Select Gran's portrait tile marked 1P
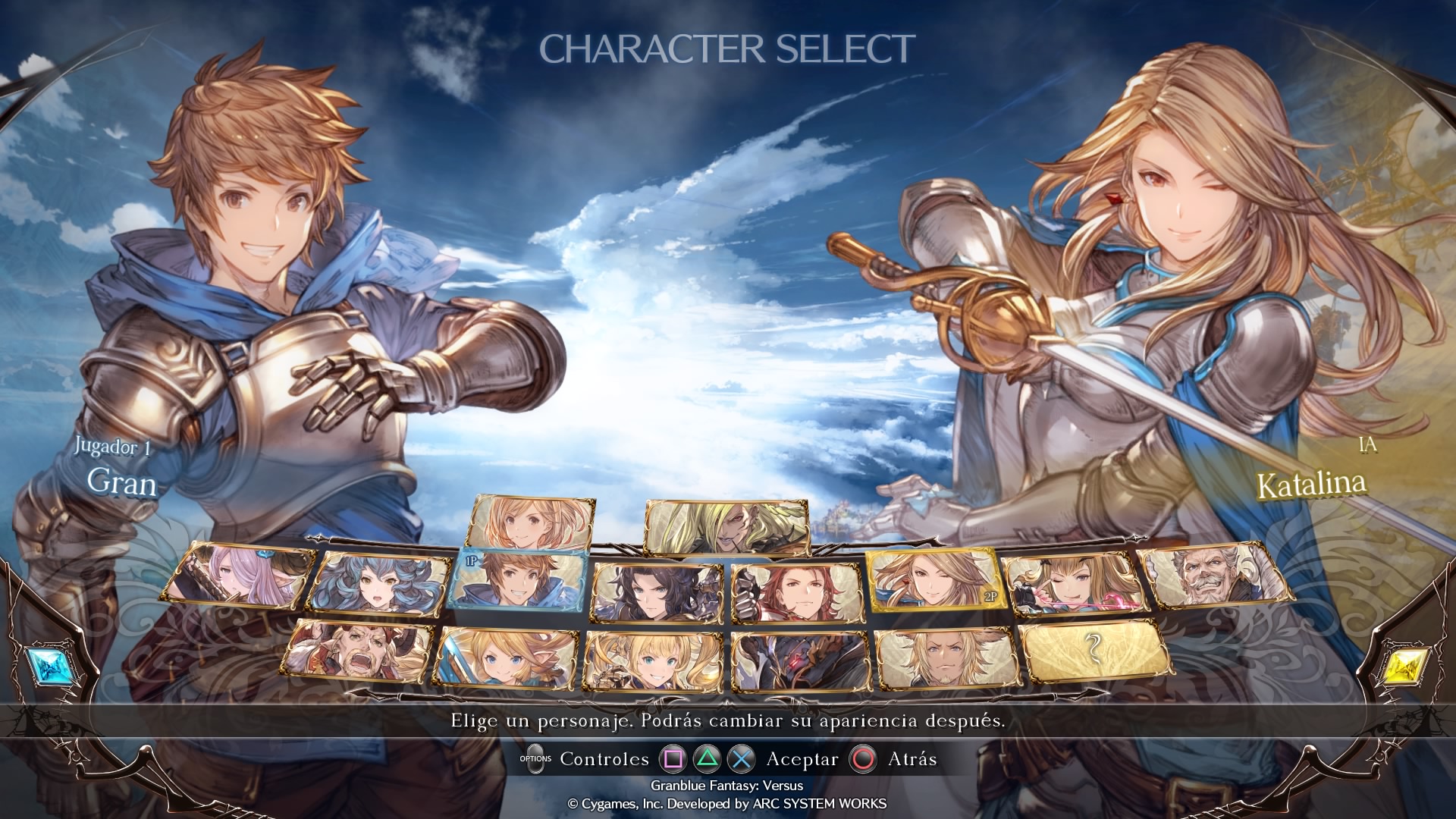Image resolution: width=1456 pixels, height=819 pixels. click(x=520, y=589)
